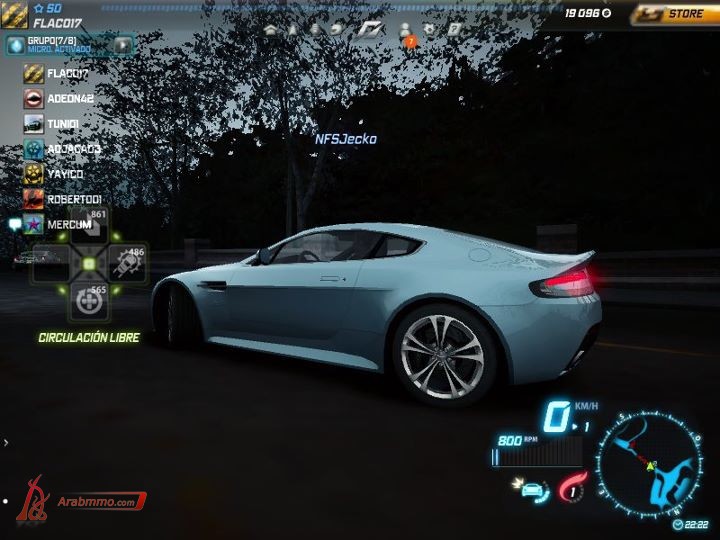The width and height of the screenshot is (720, 540).
Task: Open the friends icon with the notification badge
Action: 406,30
